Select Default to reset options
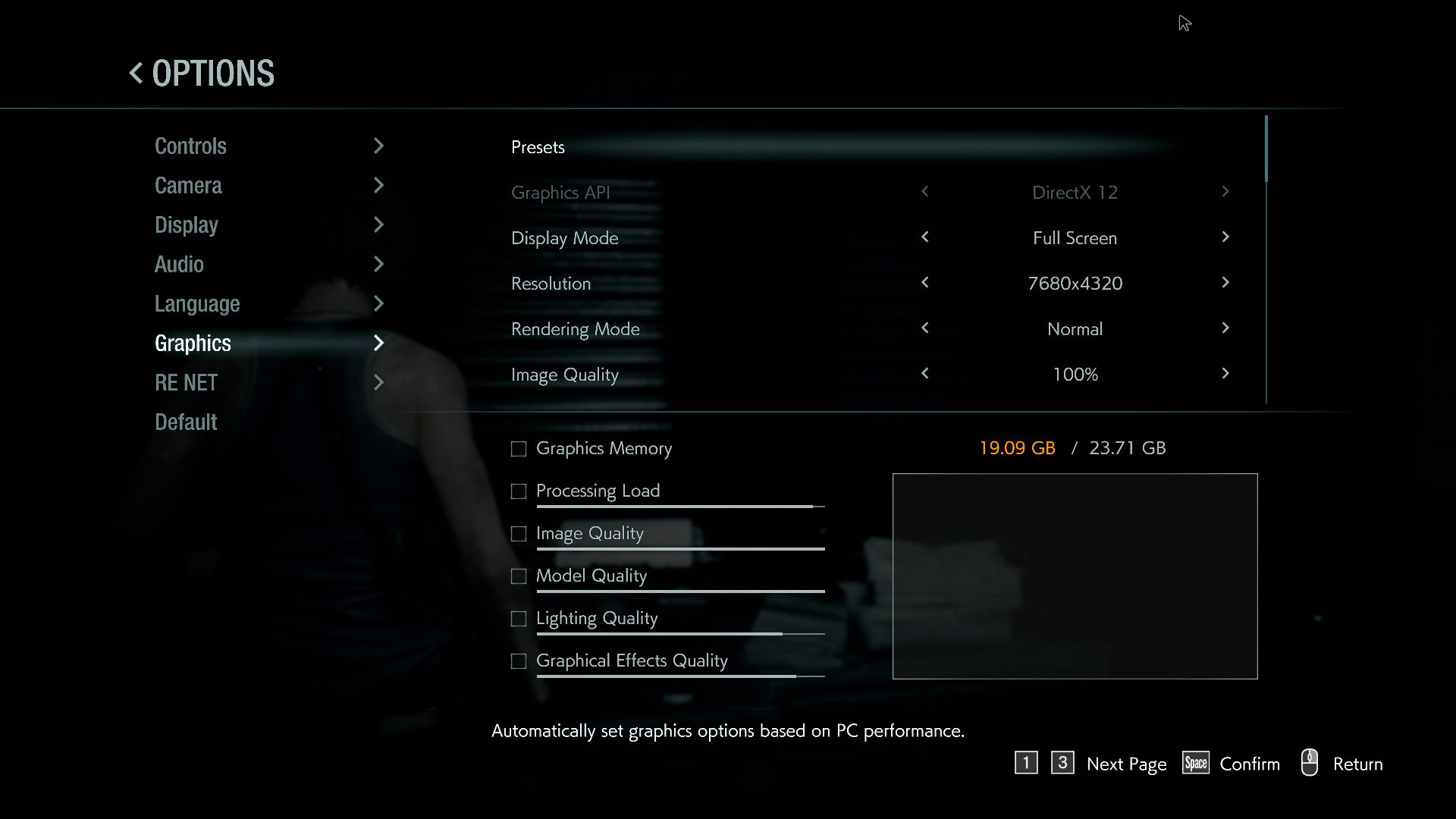This screenshot has width=1456, height=819. pyautogui.click(x=185, y=422)
